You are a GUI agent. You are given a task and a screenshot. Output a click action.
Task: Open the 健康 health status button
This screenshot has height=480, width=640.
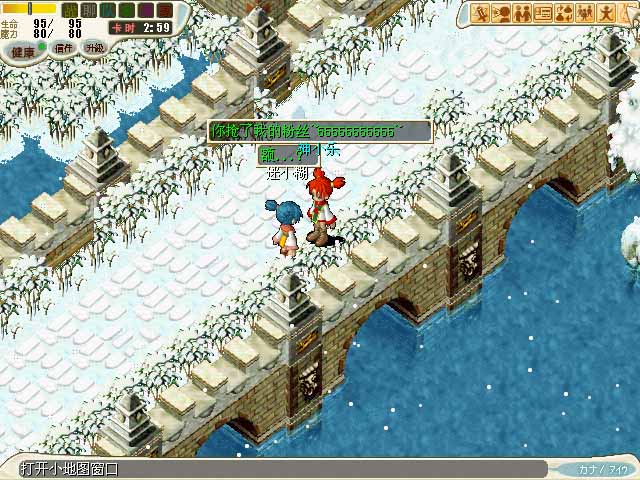[x=24, y=50]
